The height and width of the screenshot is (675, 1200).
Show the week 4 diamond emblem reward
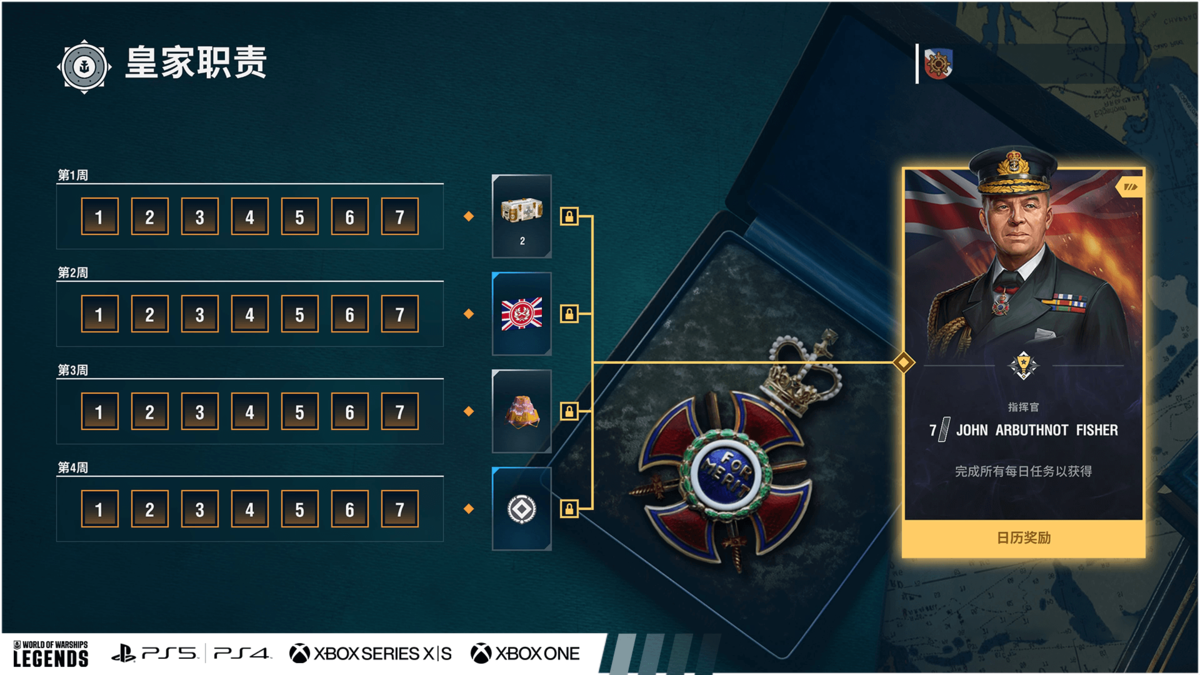point(522,508)
